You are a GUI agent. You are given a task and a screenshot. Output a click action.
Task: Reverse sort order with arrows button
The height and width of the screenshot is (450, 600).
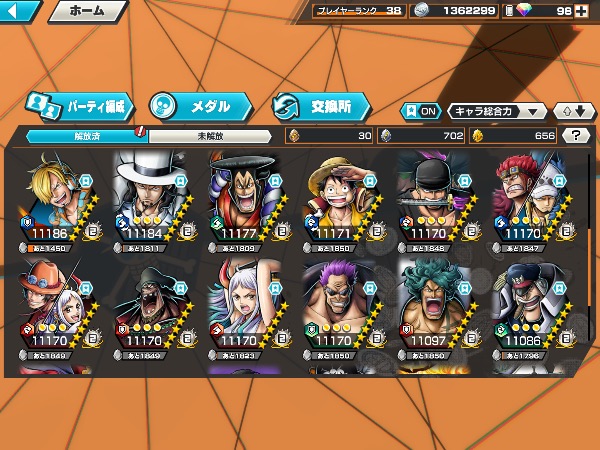[573, 111]
